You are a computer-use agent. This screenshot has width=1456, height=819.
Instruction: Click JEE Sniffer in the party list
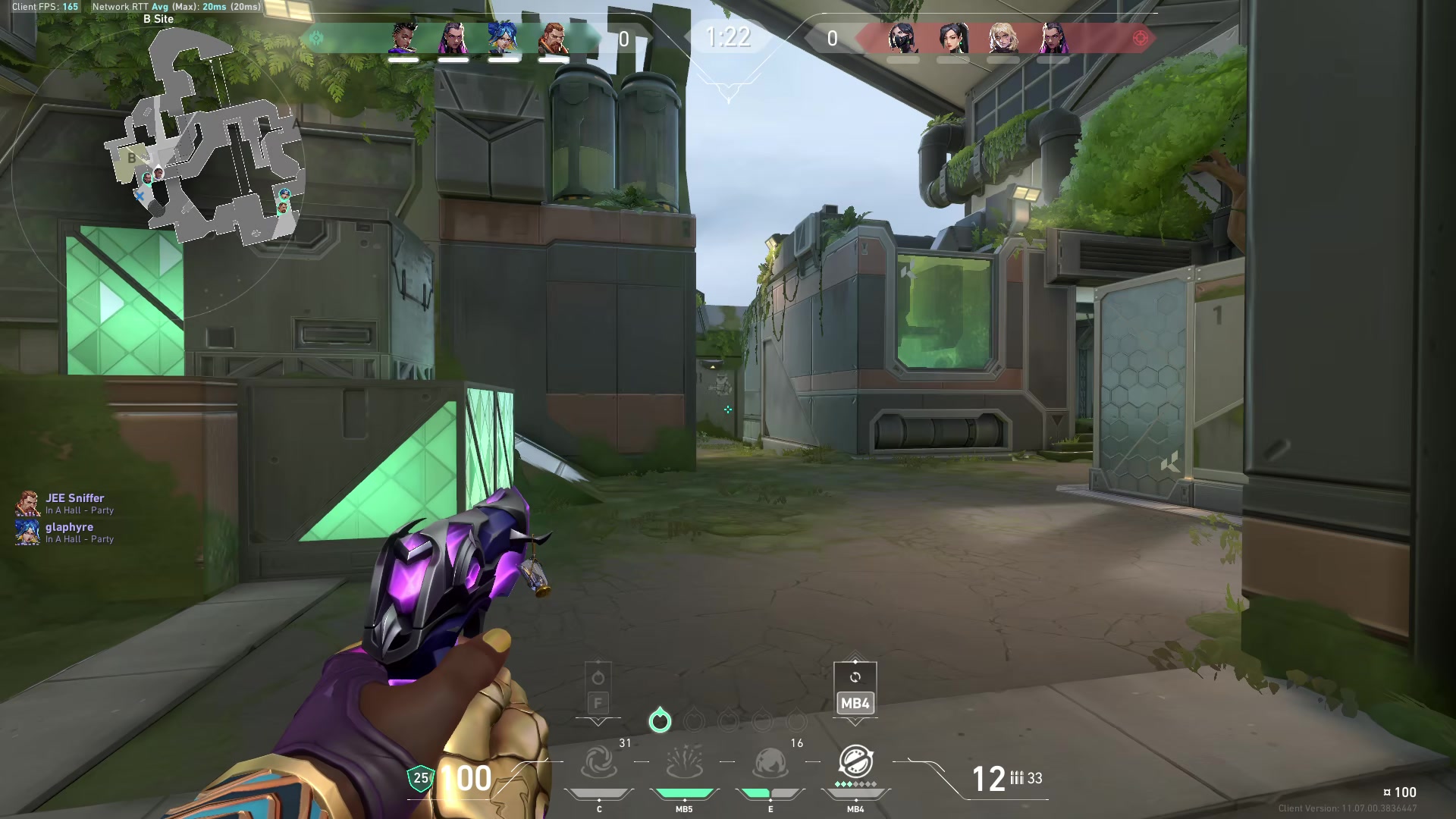(x=74, y=498)
